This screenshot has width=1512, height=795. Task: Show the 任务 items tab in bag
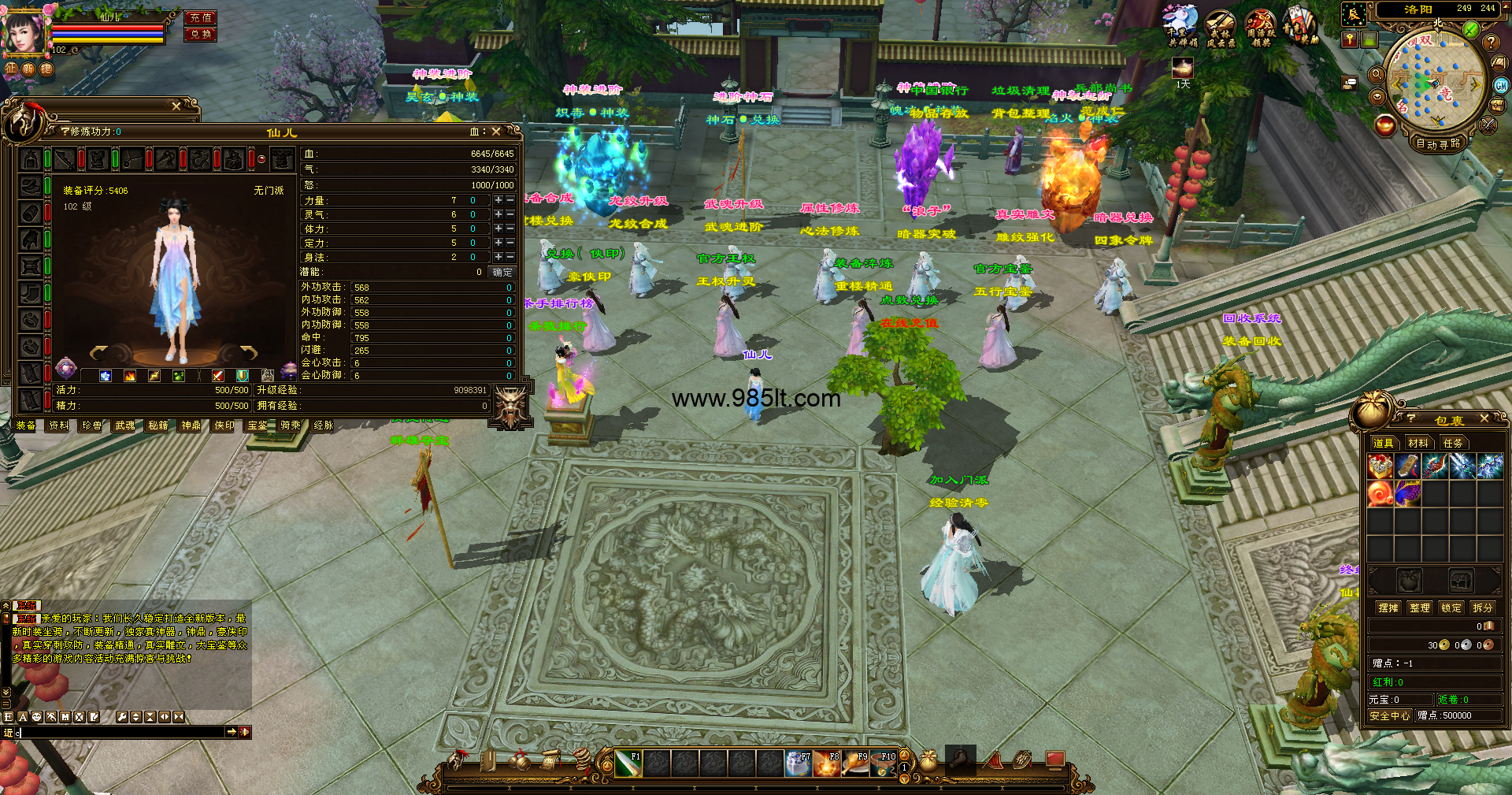(1453, 443)
